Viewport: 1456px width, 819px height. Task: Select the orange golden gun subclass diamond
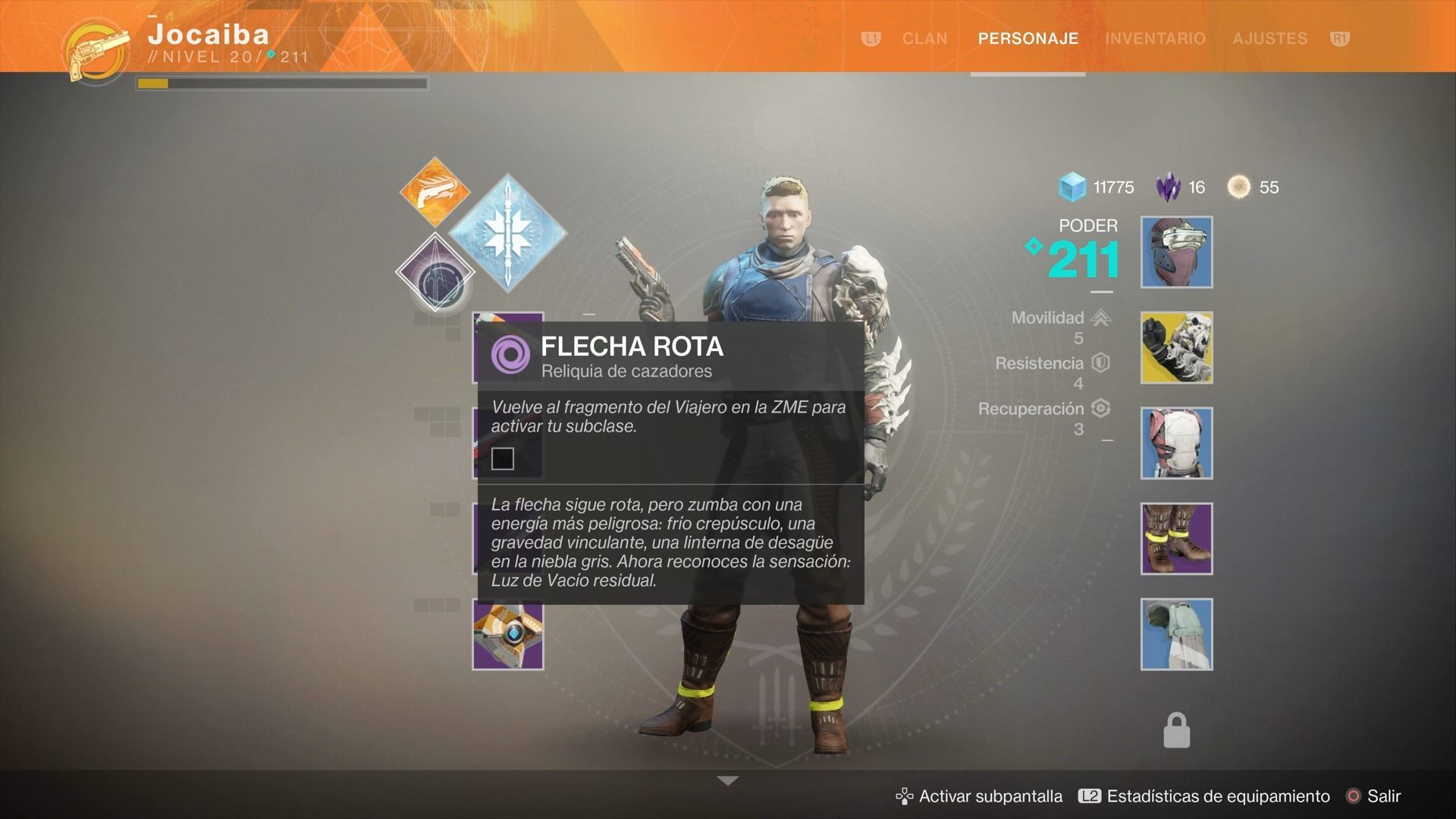click(x=435, y=193)
